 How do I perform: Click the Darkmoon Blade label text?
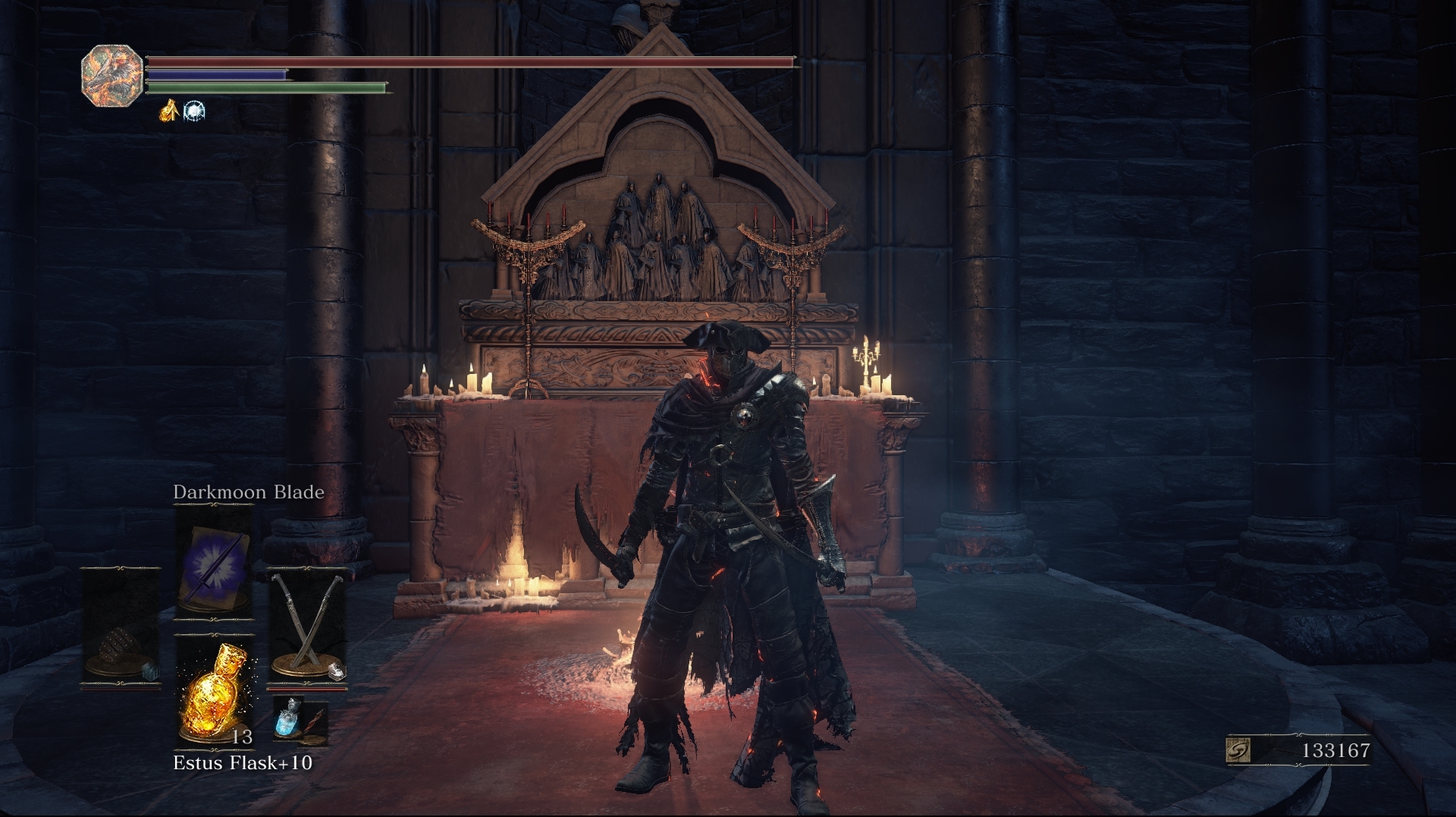click(249, 492)
